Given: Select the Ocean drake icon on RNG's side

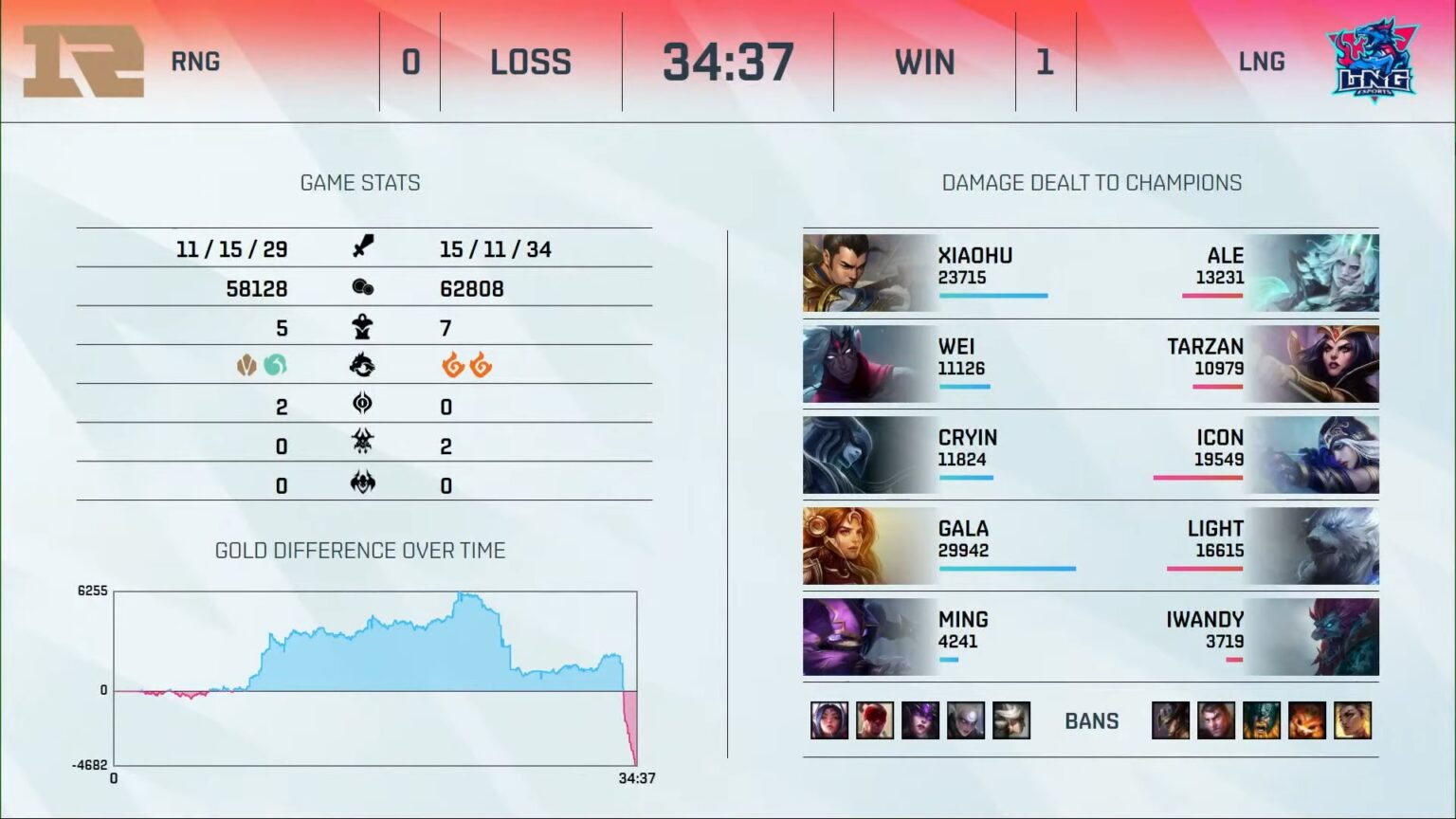Looking at the screenshot, I should pos(274,364).
